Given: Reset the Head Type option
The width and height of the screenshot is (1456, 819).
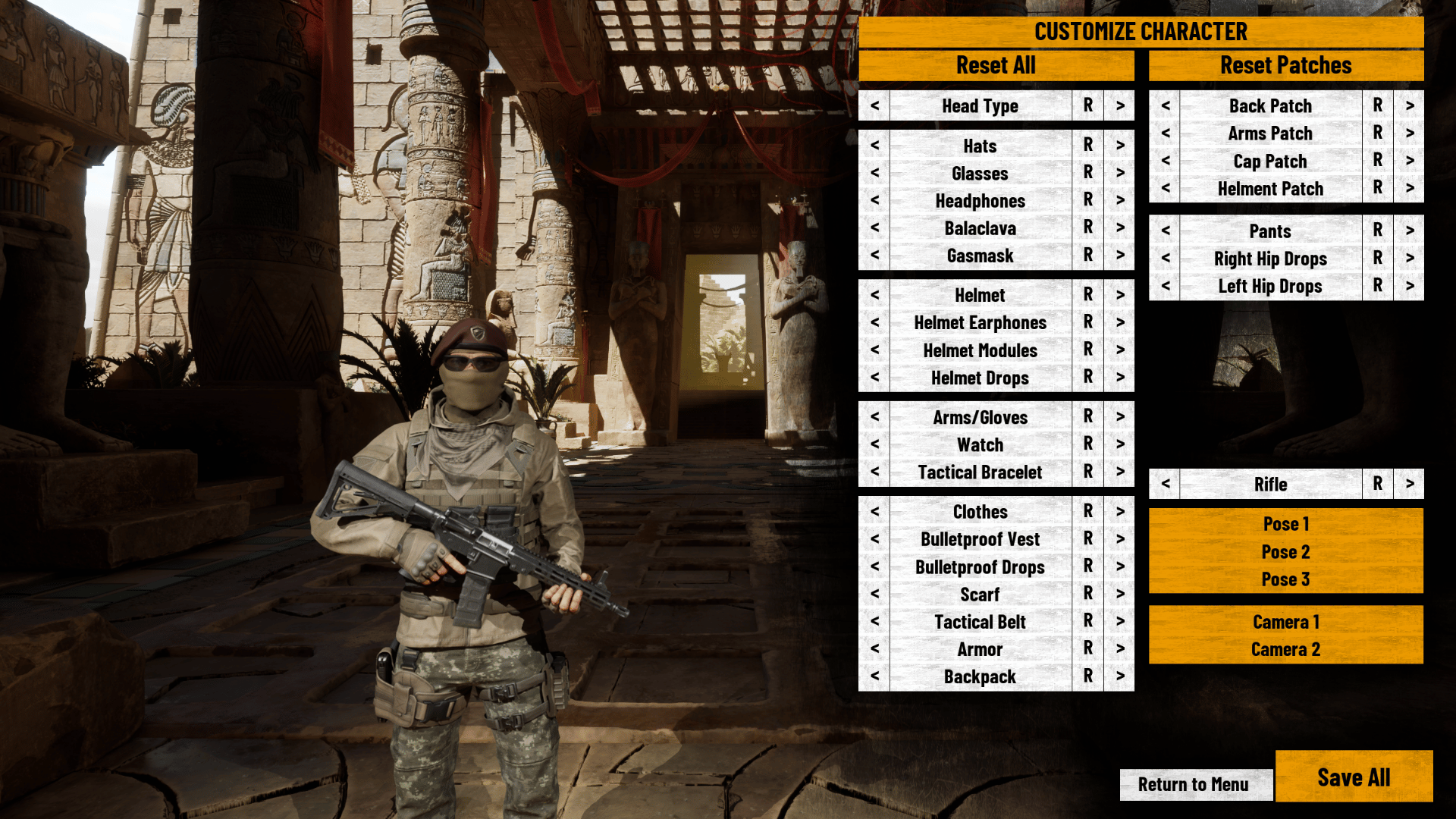Looking at the screenshot, I should [x=1087, y=106].
